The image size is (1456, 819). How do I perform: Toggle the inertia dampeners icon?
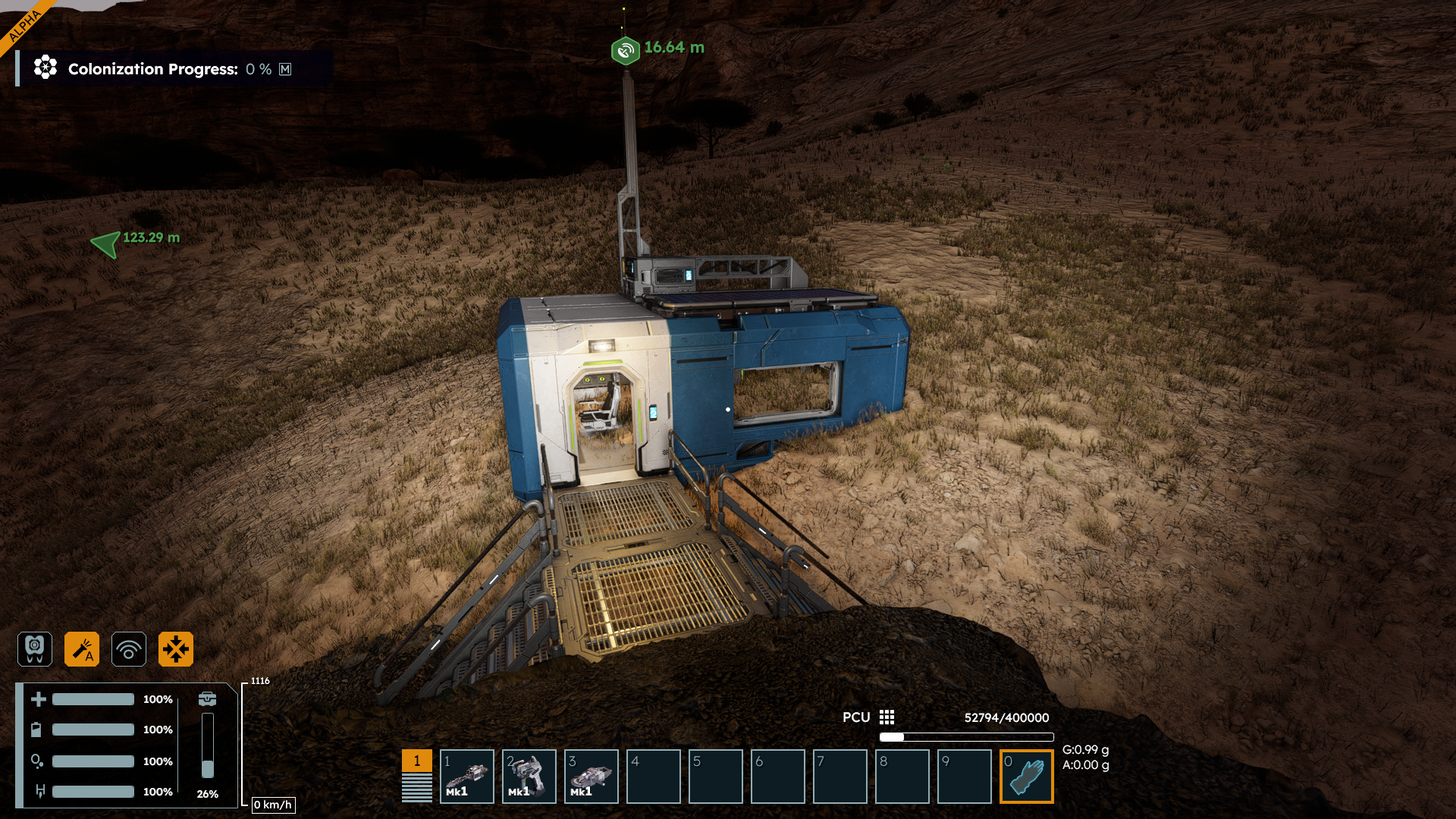[176, 649]
